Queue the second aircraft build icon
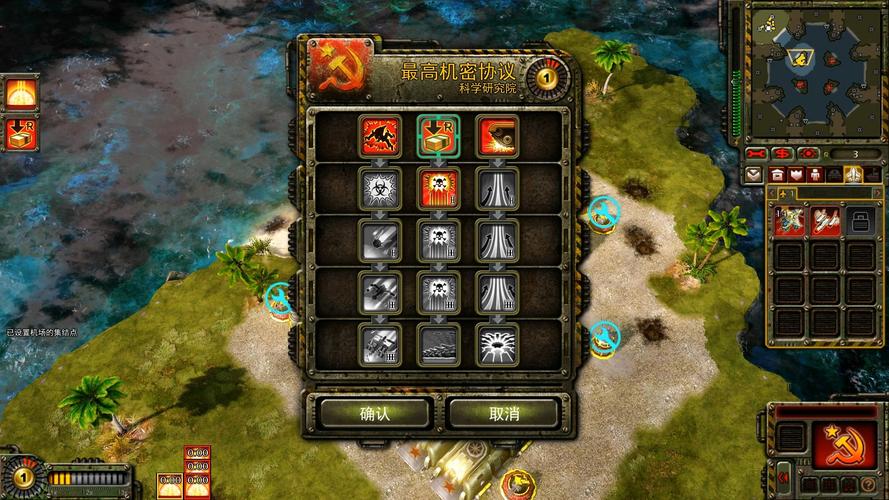Image resolution: width=889 pixels, height=500 pixels. pyautogui.click(x=824, y=219)
